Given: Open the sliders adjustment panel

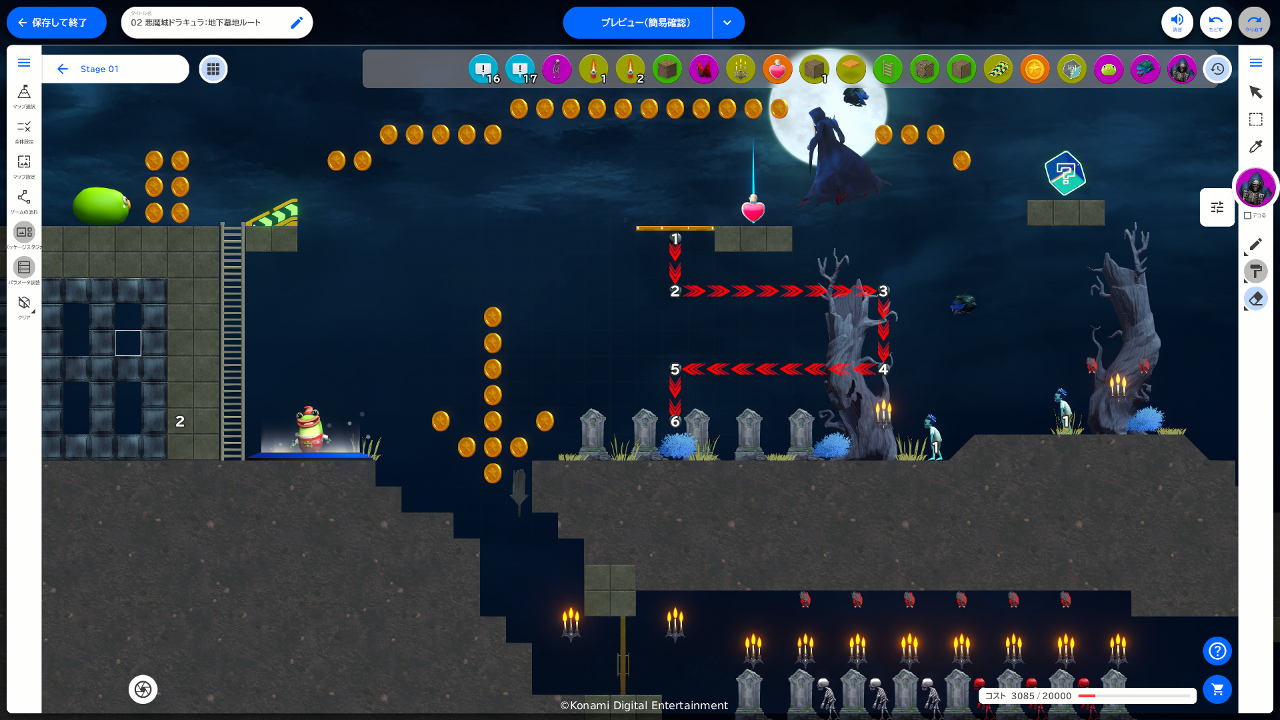Looking at the screenshot, I should pyautogui.click(x=1217, y=207).
